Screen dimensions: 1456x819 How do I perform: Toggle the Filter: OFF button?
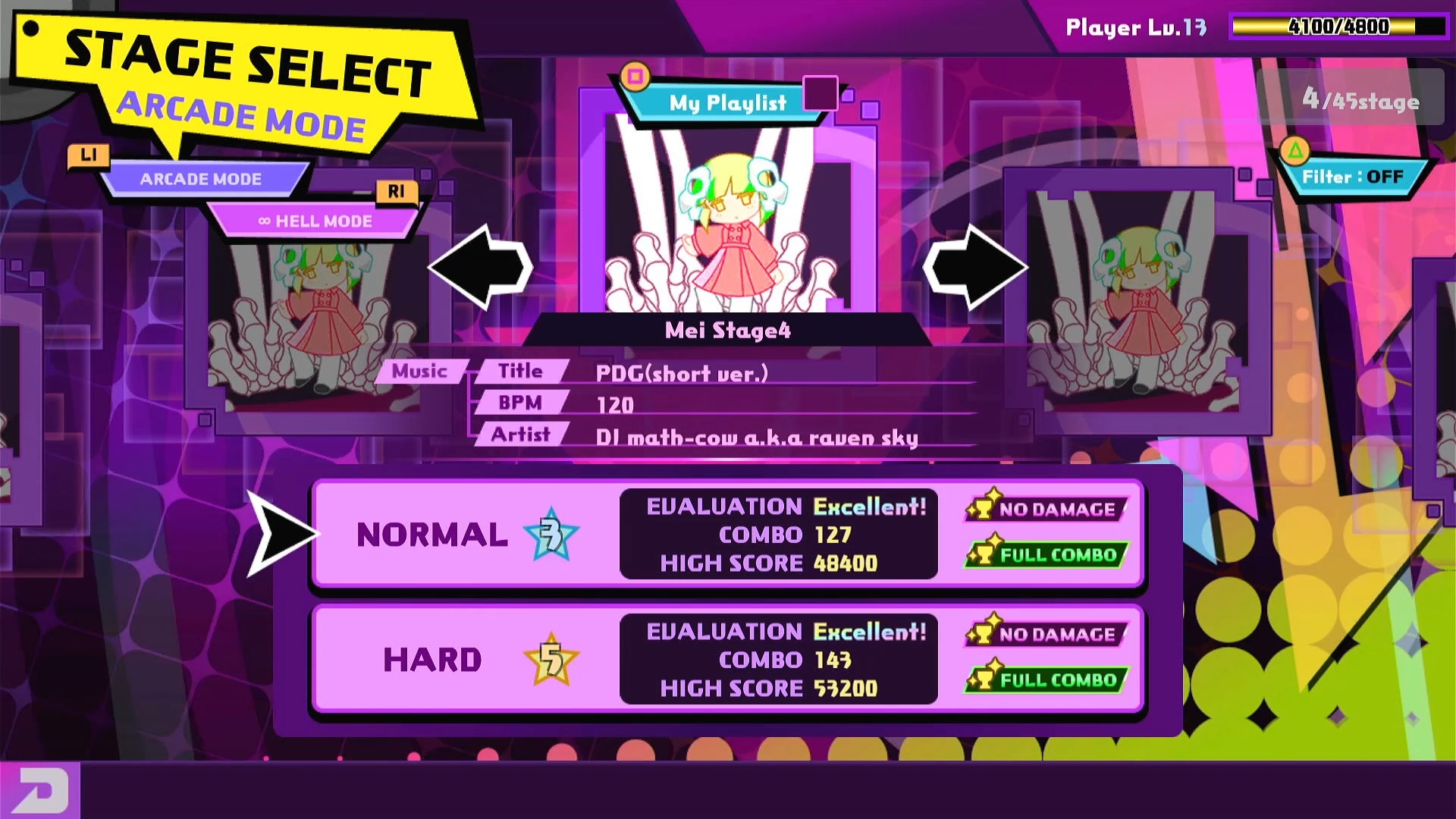(x=1352, y=177)
